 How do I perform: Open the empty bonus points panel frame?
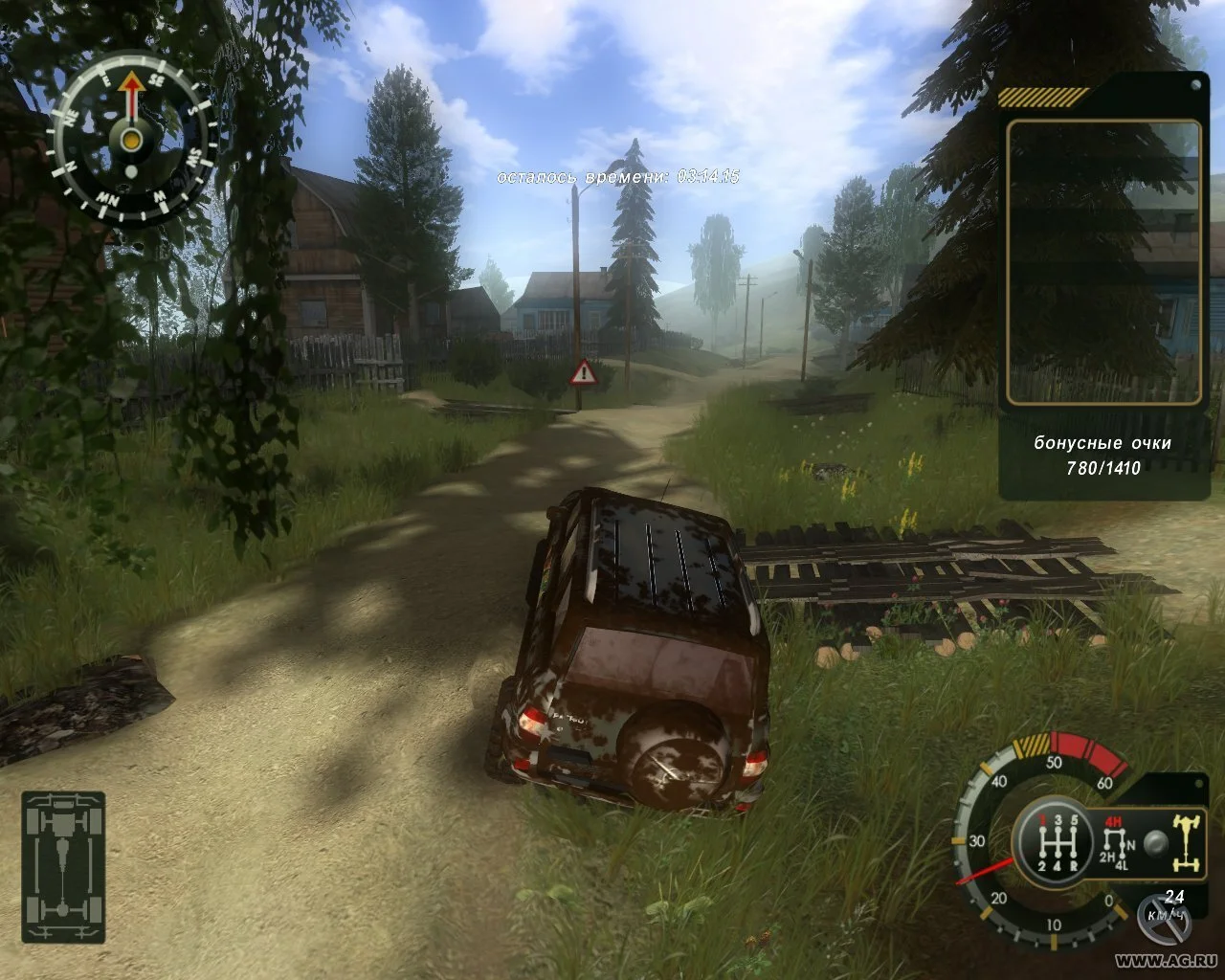coord(1103,261)
